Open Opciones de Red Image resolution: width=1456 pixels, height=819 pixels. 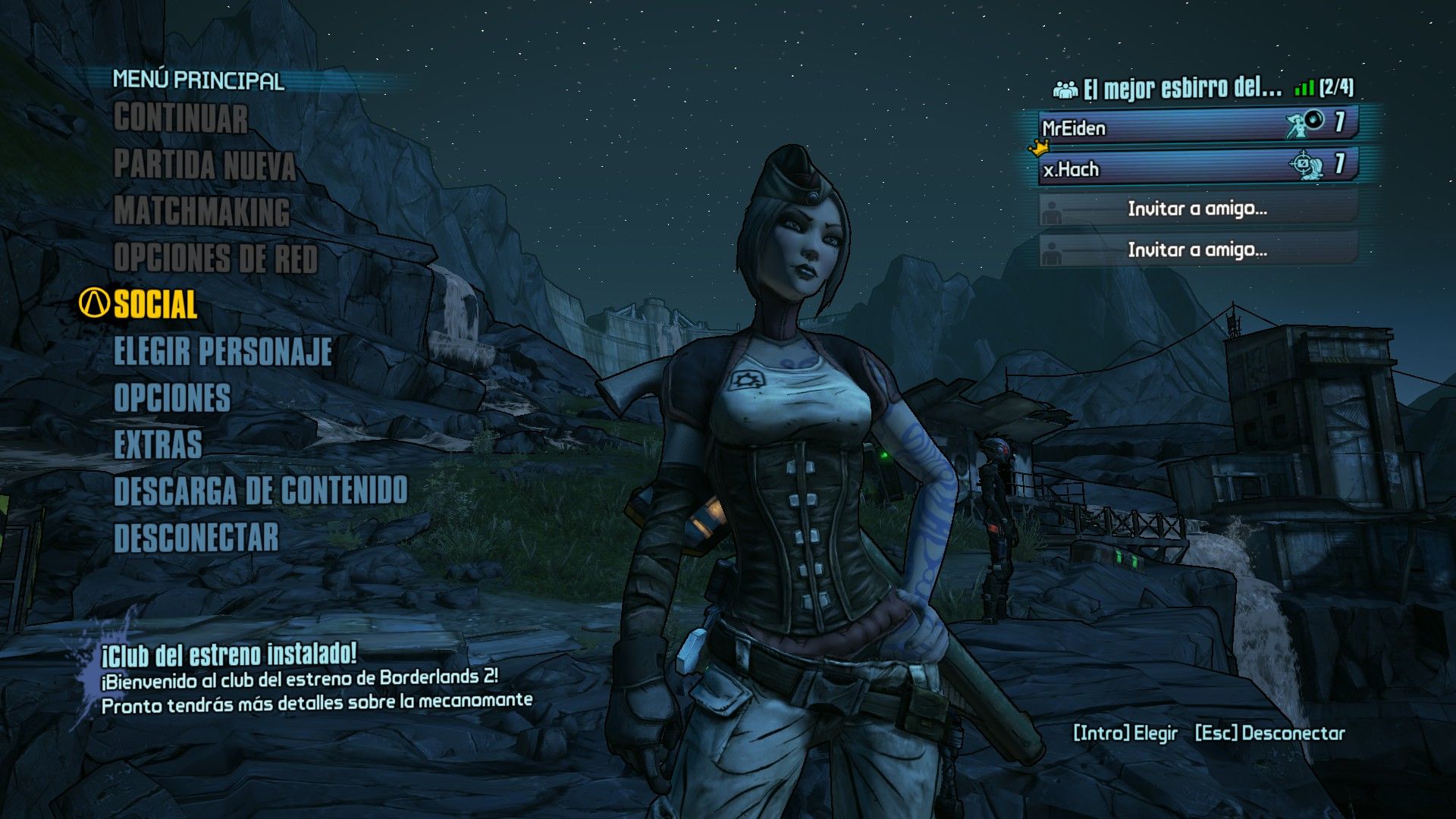pyautogui.click(x=215, y=258)
